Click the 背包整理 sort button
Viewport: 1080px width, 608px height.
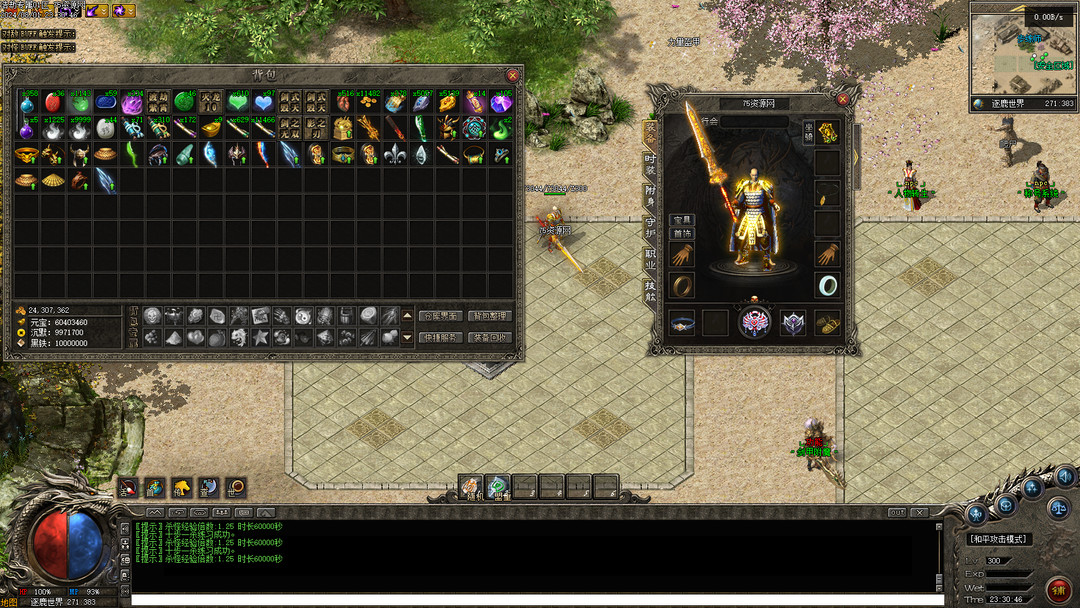489,316
